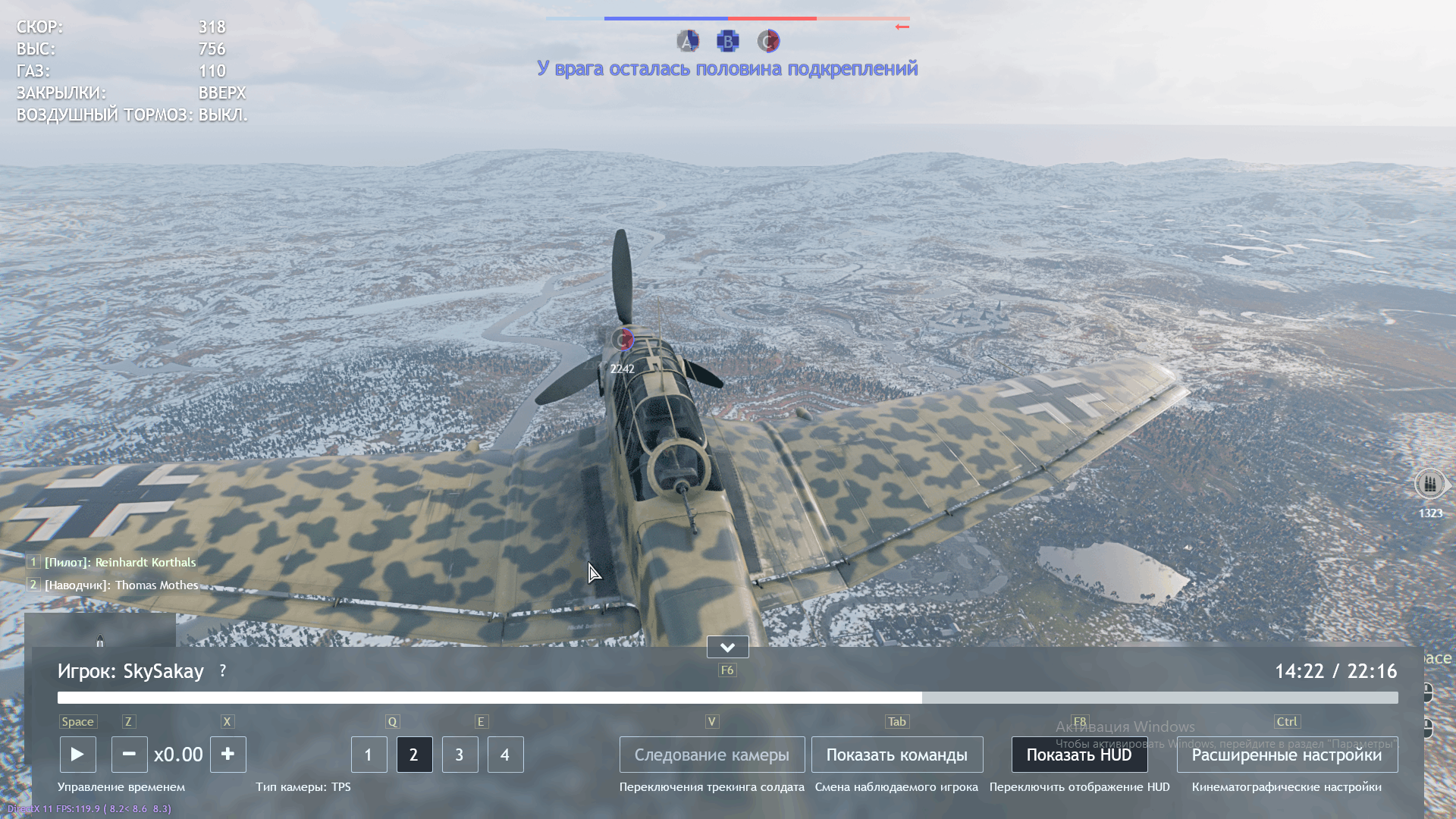Switch to camera type 3
This screenshot has height=819, width=1456.
point(460,755)
